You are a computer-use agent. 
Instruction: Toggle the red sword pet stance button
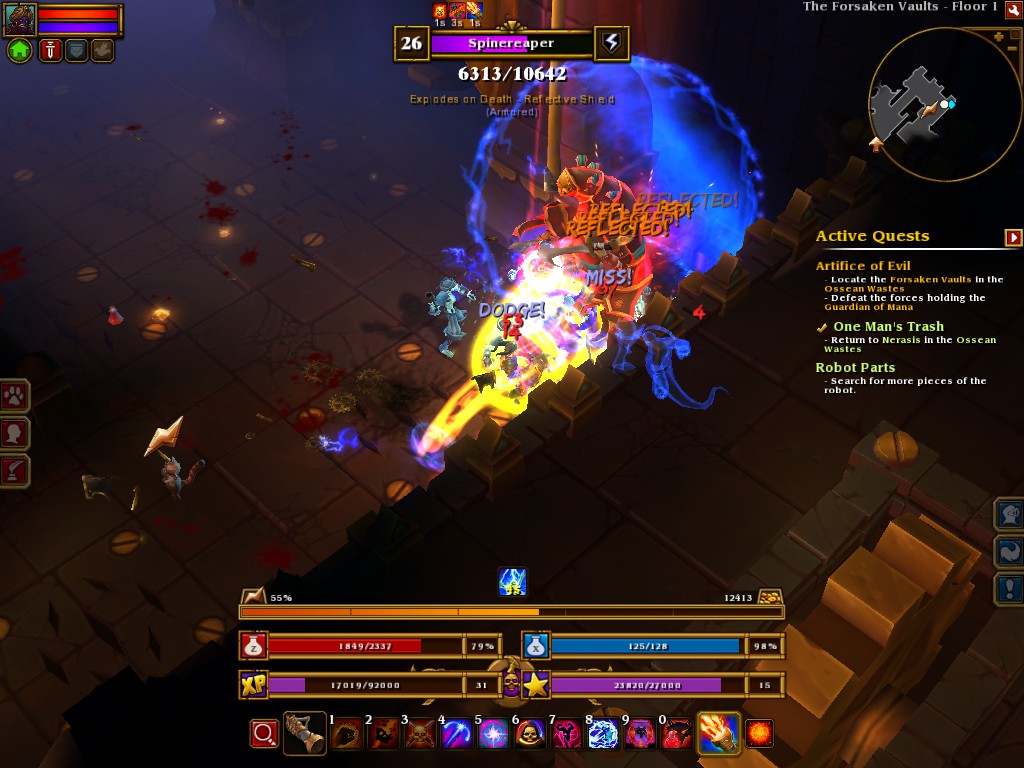50,51
